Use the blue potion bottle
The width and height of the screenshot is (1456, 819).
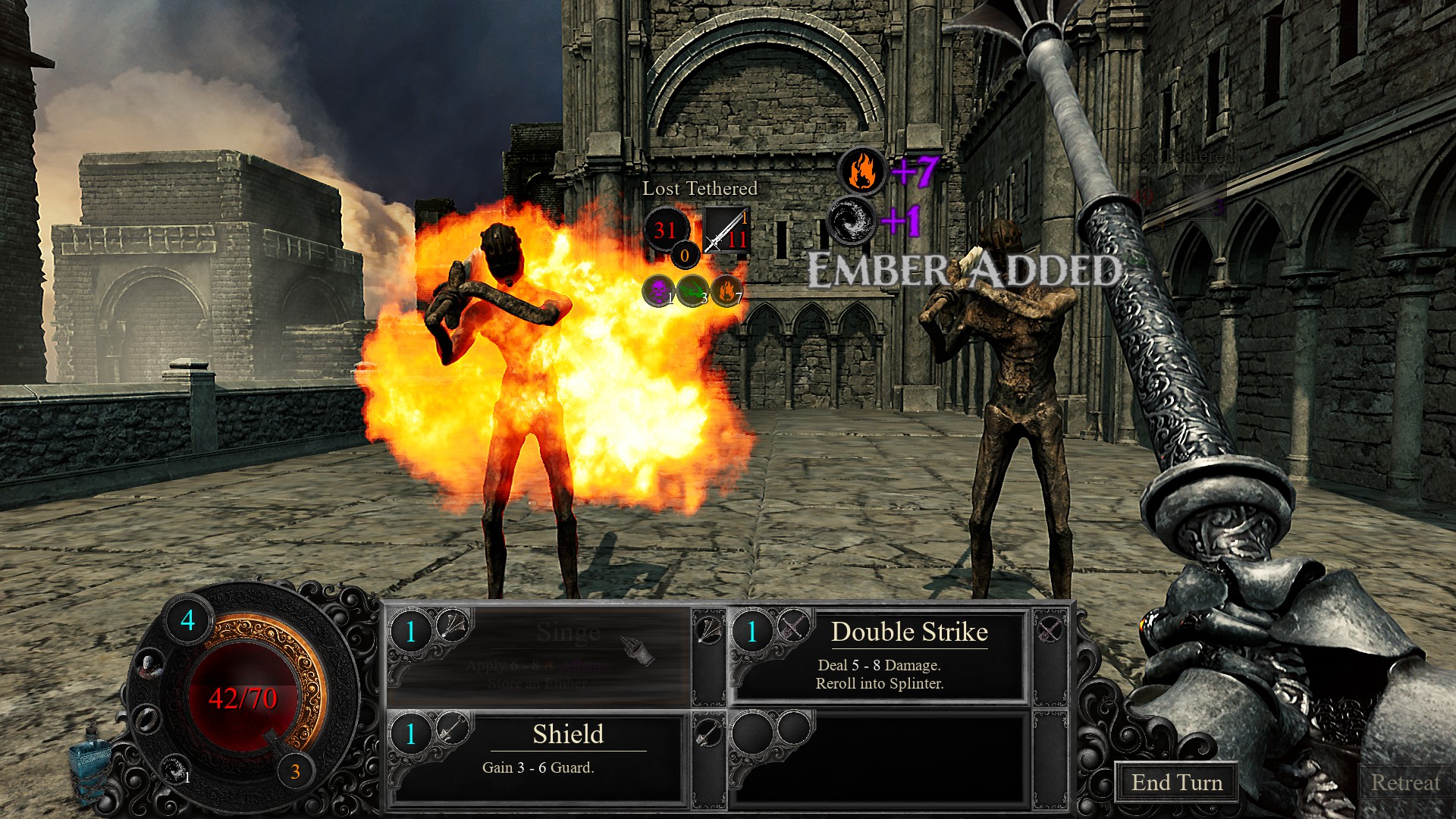(89, 761)
